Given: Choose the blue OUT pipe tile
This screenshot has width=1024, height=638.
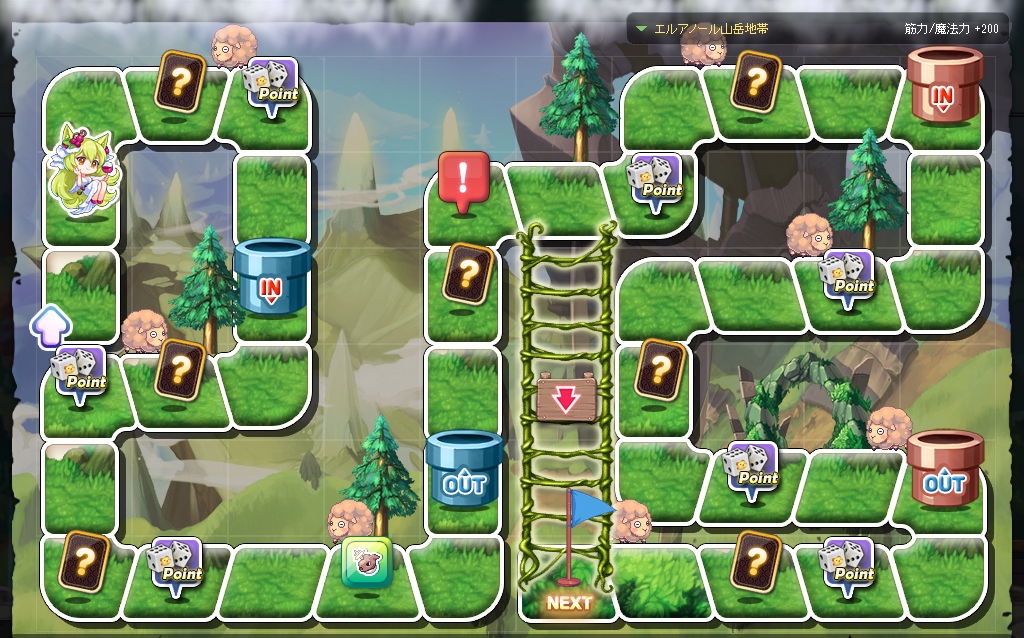Looking at the screenshot, I should point(463,471).
